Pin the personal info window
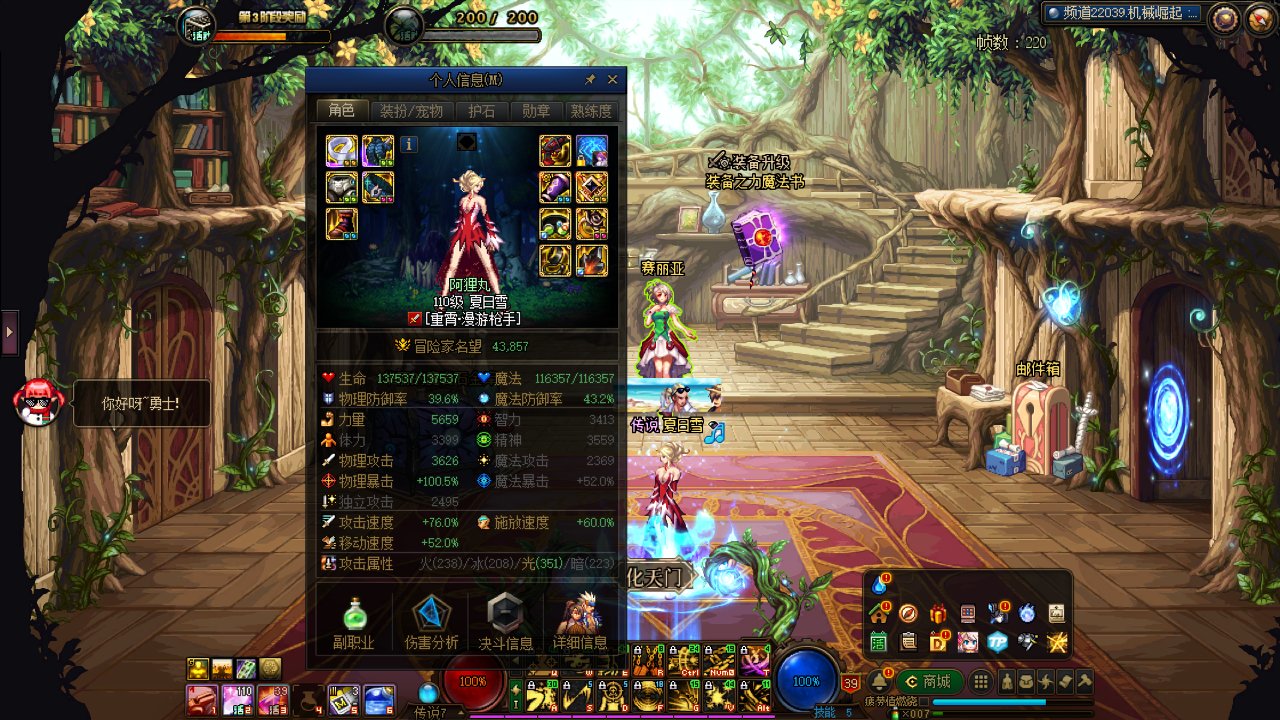This screenshot has height=720, width=1280. (x=590, y=80)
